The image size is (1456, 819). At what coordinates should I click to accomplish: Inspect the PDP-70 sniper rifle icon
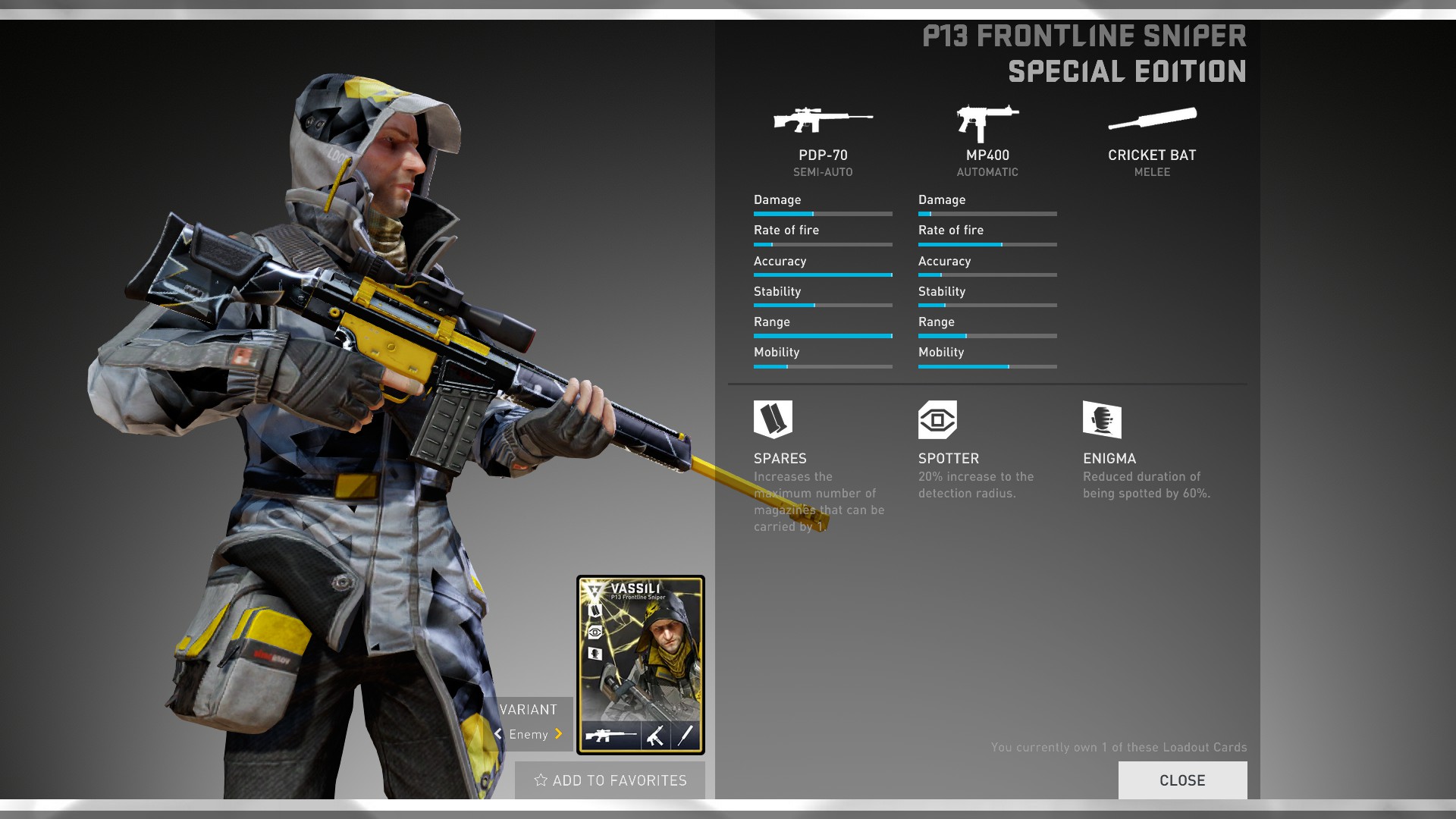click(823, 120)
